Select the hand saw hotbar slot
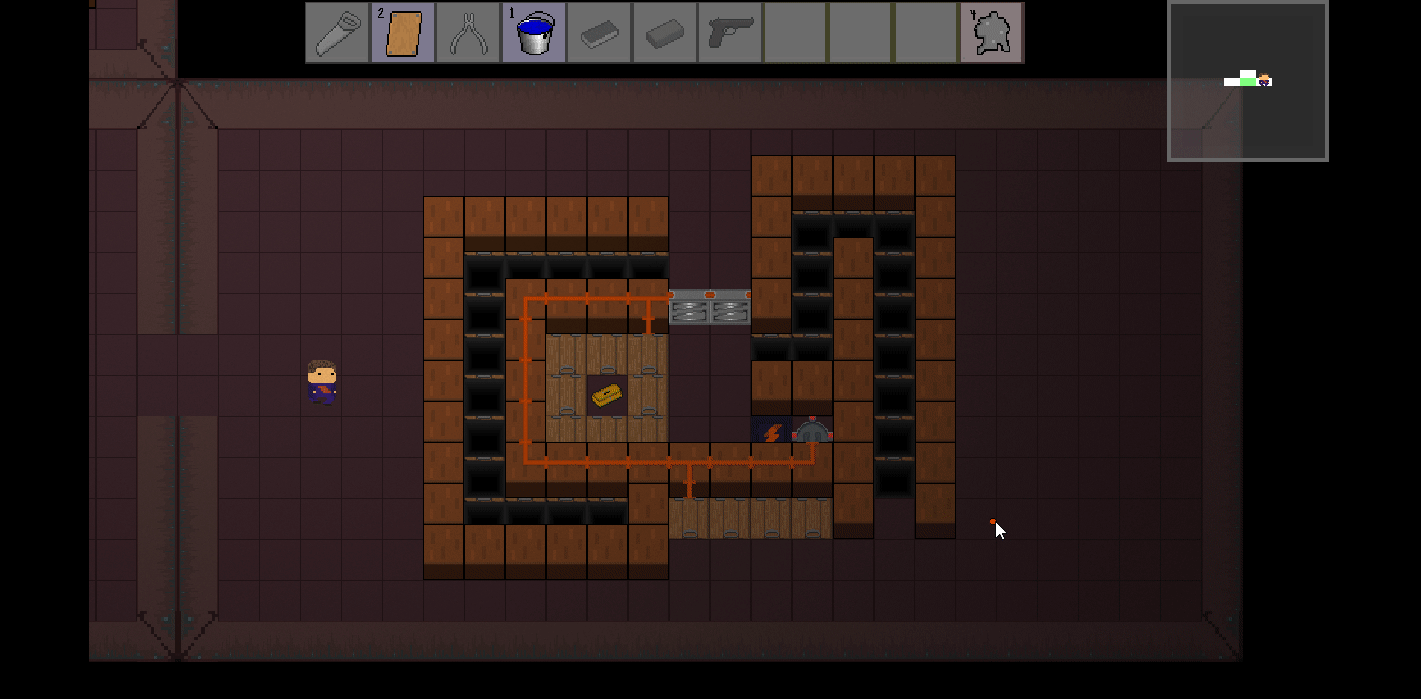This screenshot has width=1421, height=699. coord(337,33)
